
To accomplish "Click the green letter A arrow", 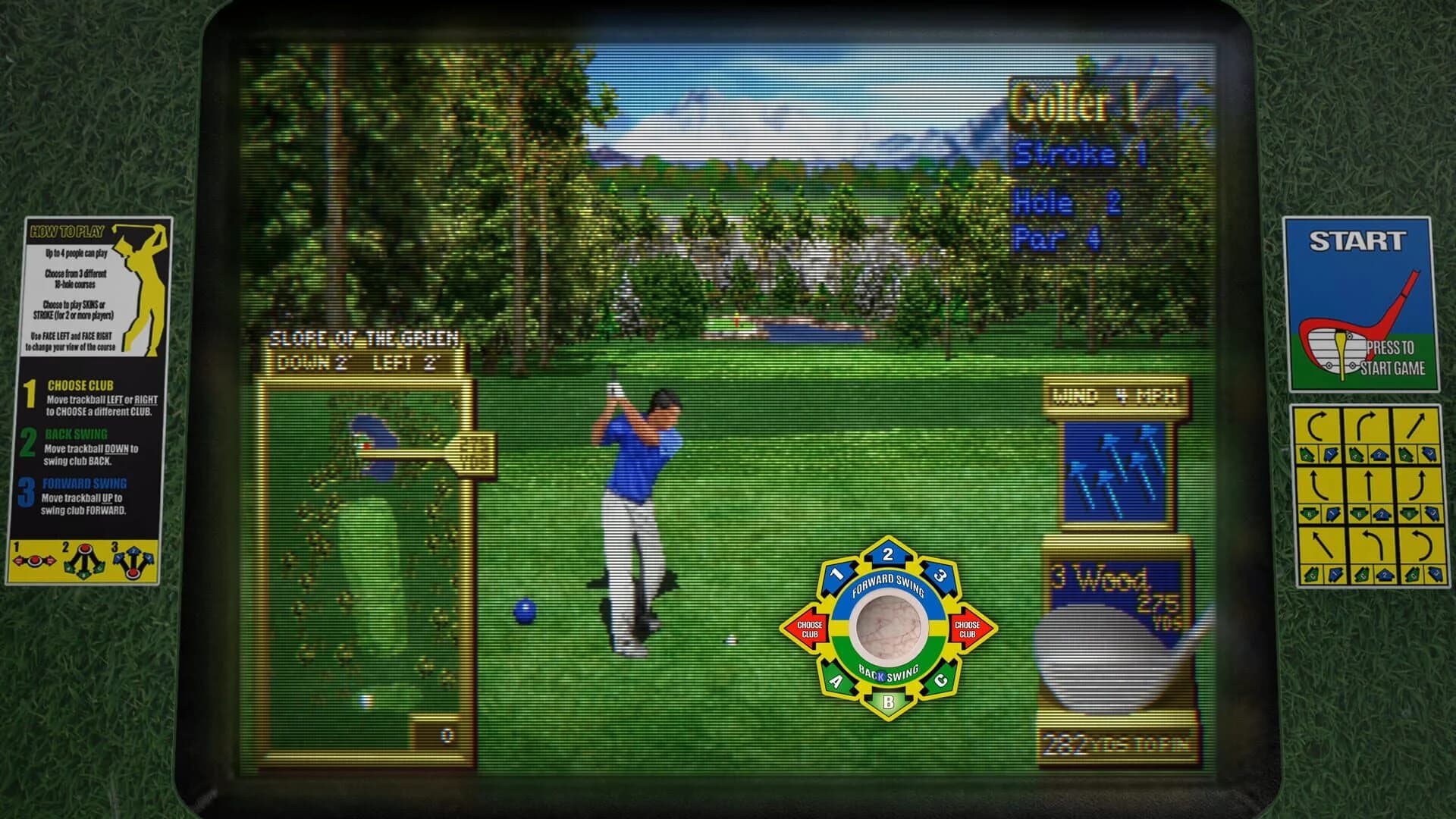I will [x=836, y=680].
